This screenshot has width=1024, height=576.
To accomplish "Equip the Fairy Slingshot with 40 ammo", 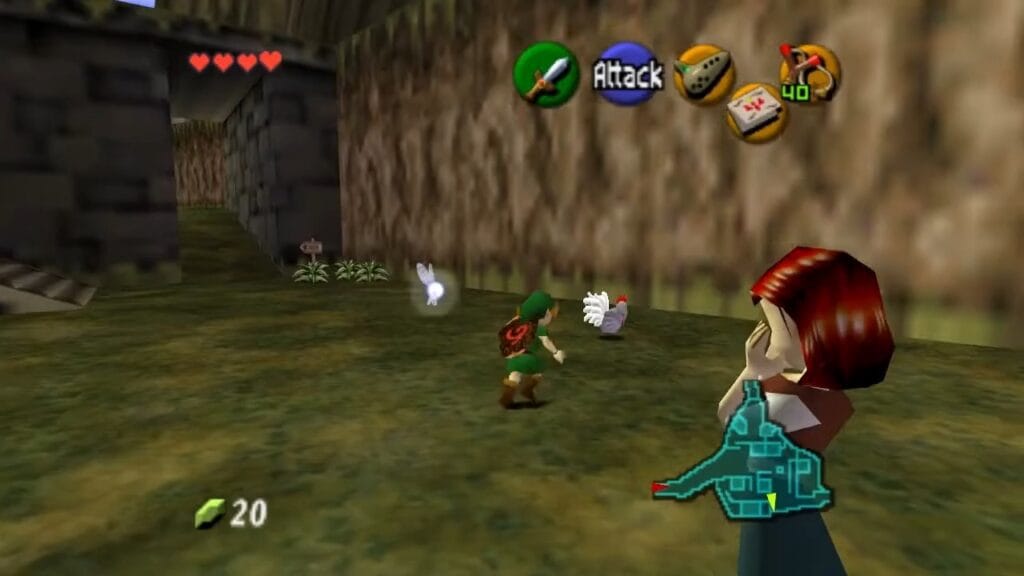I will (x=809, y=72).
